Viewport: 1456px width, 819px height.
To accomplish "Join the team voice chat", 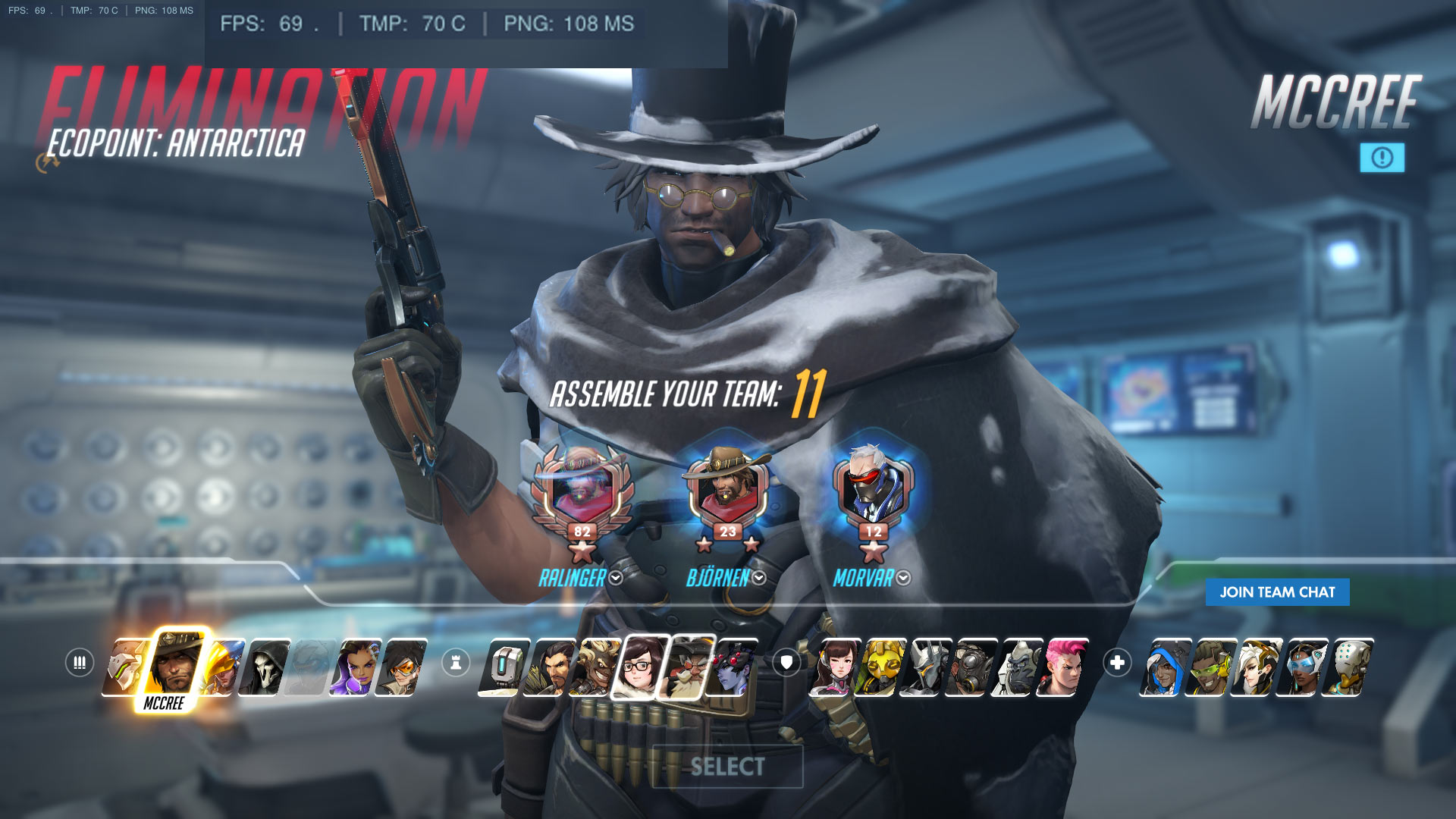I will click(1277, 592).
